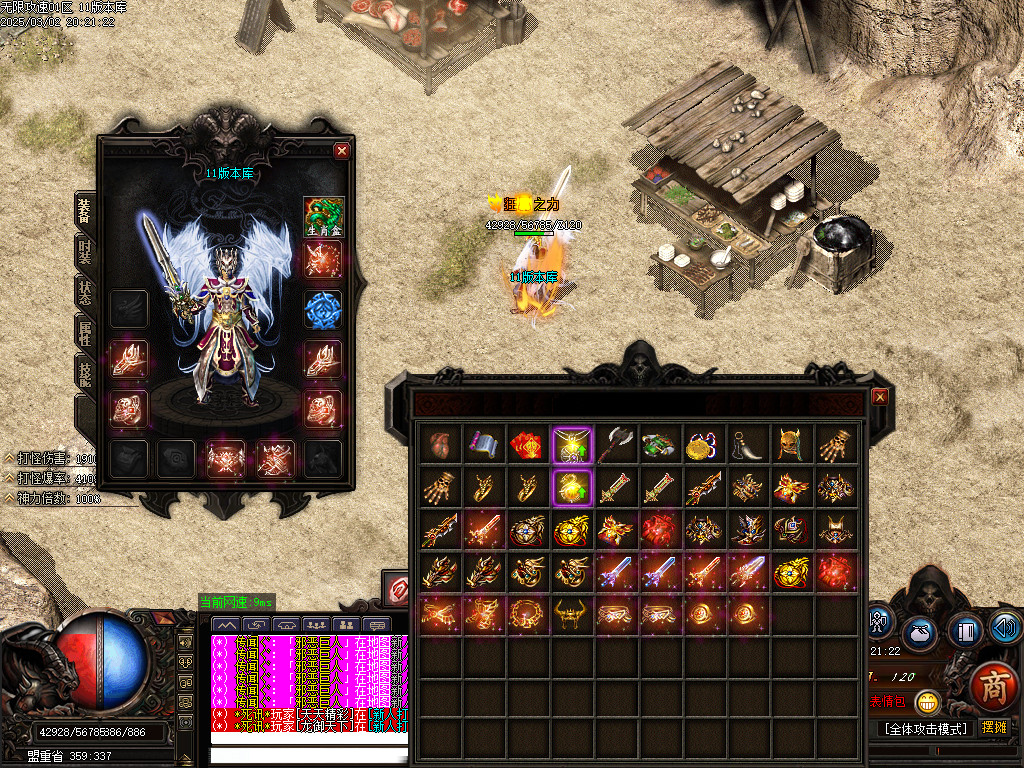Image resolution: width=1024 pixels, height=768 pixels.
Task: Toggle the sound speaker icon
Action: tap(1004, 628)
